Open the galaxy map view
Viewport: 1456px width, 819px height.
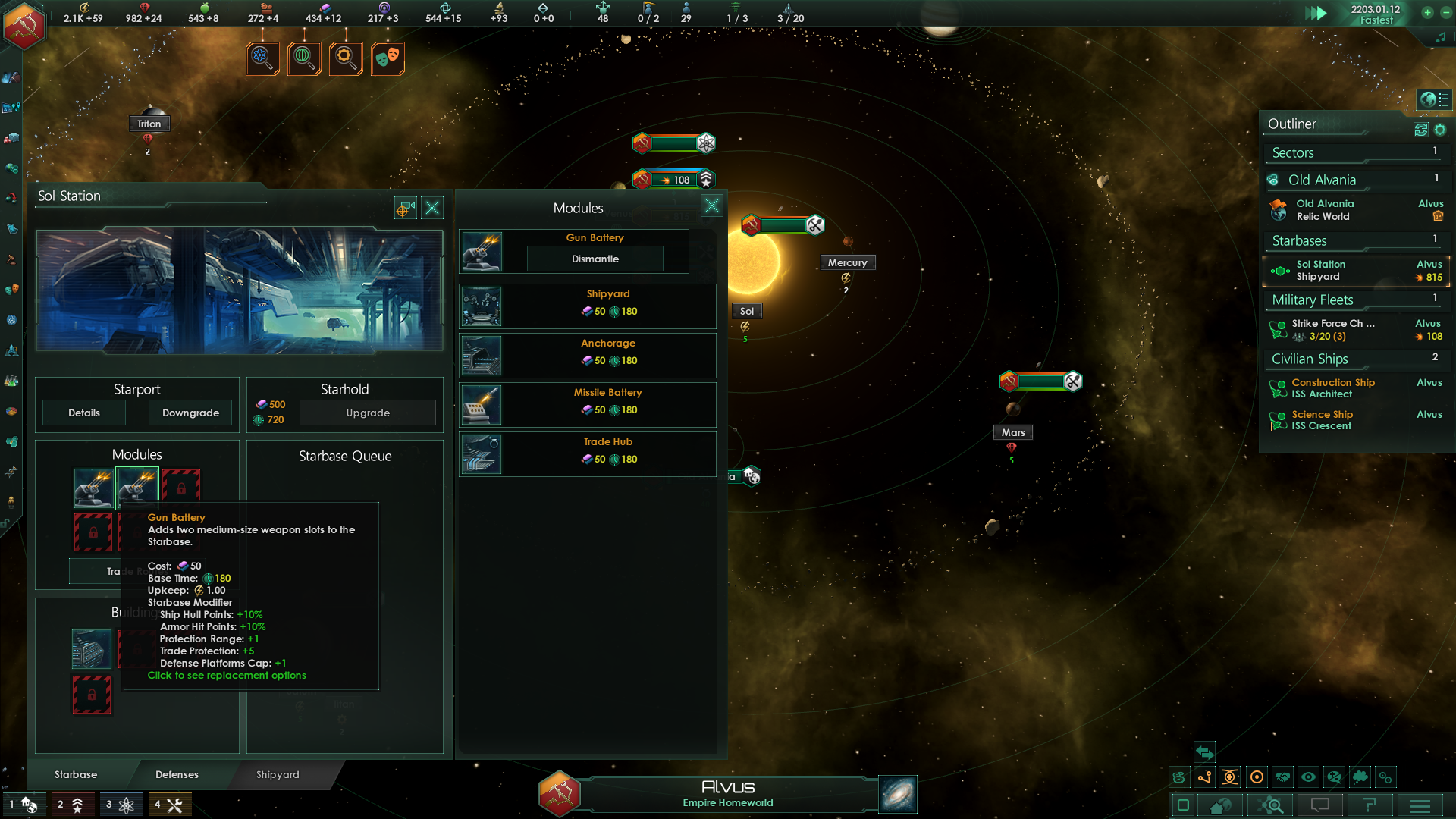pyautogui.click(x=898, y=794)
